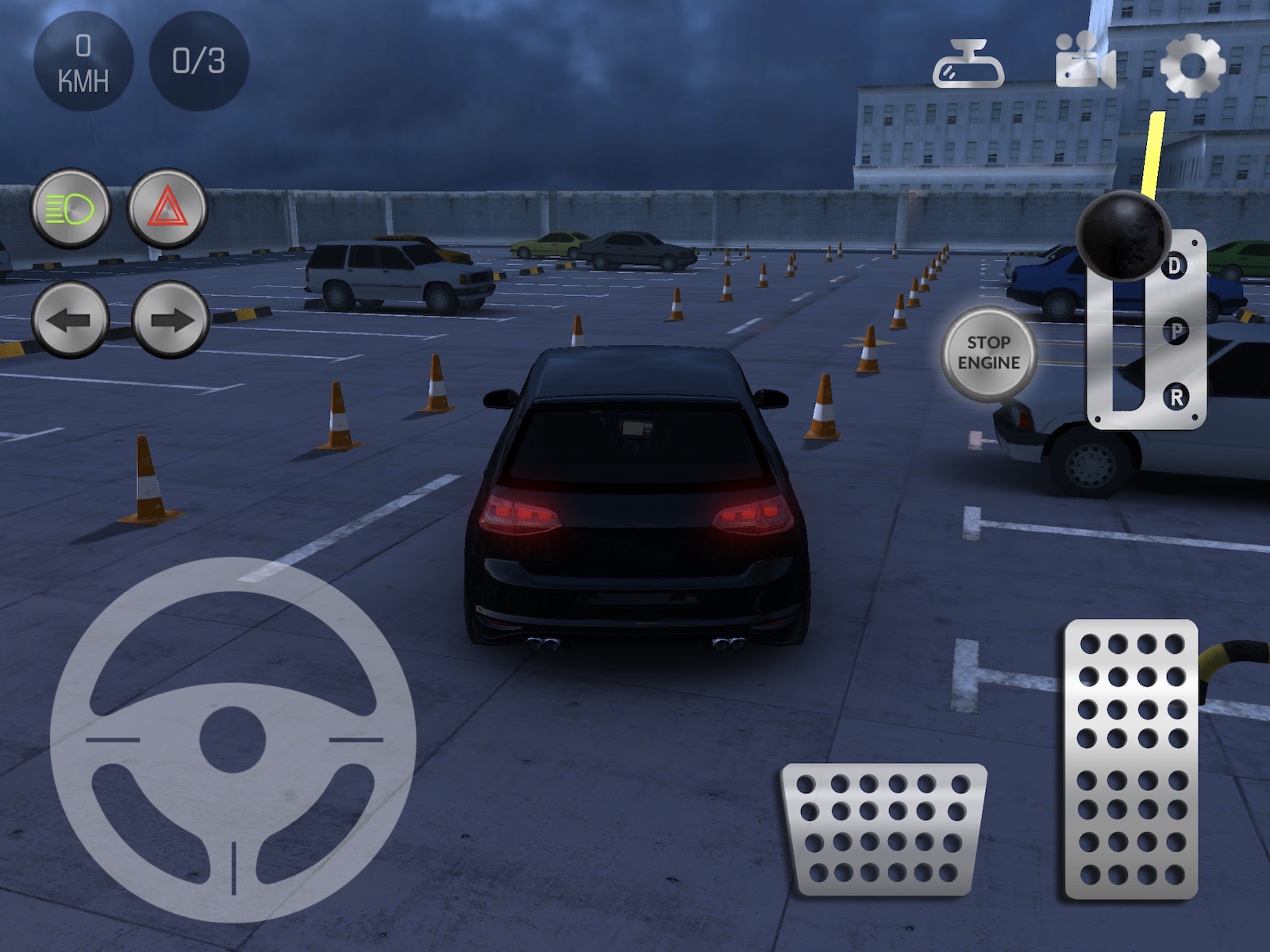Tap the wide brake pedal
Screen dimensions: 1270x952
point(884,829)
